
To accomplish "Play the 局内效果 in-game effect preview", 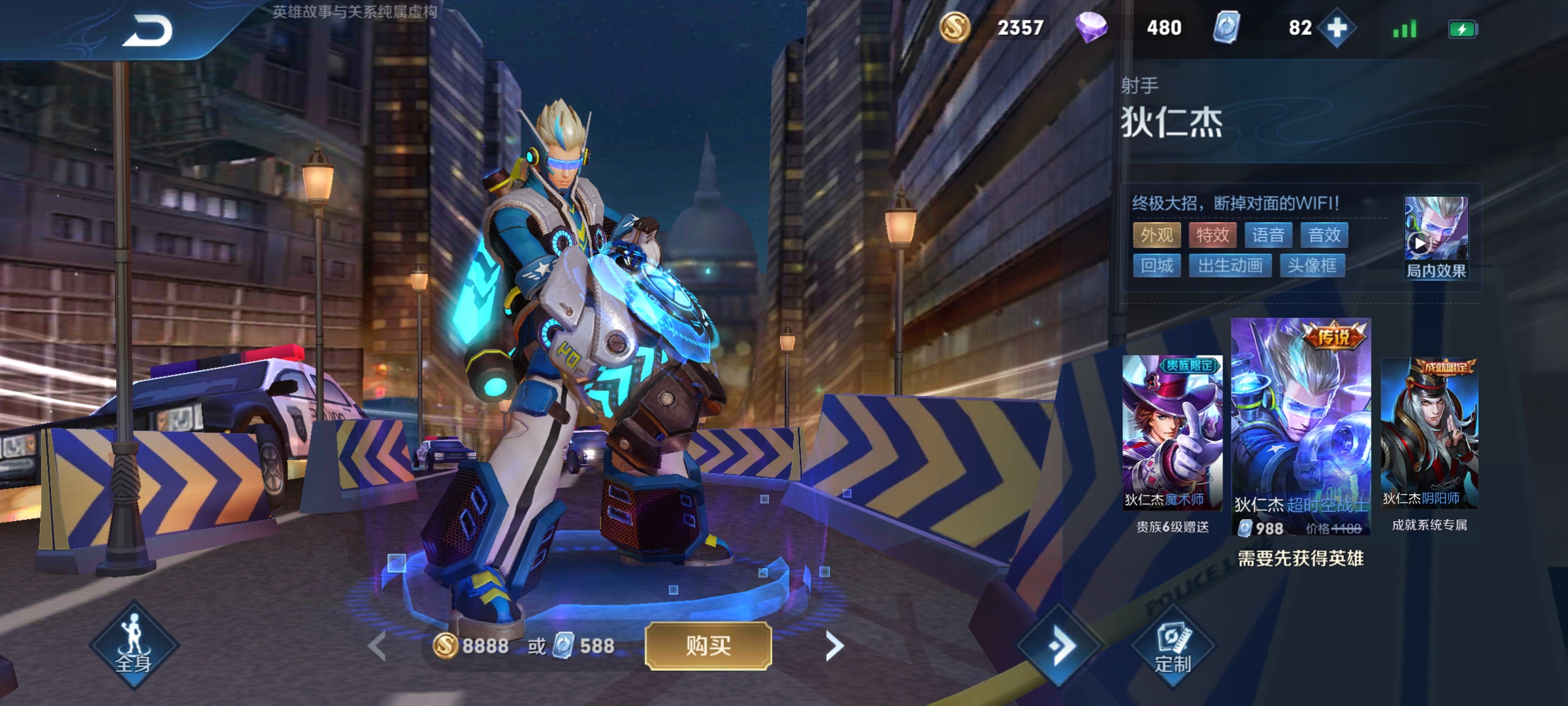I will point(1435,237).
